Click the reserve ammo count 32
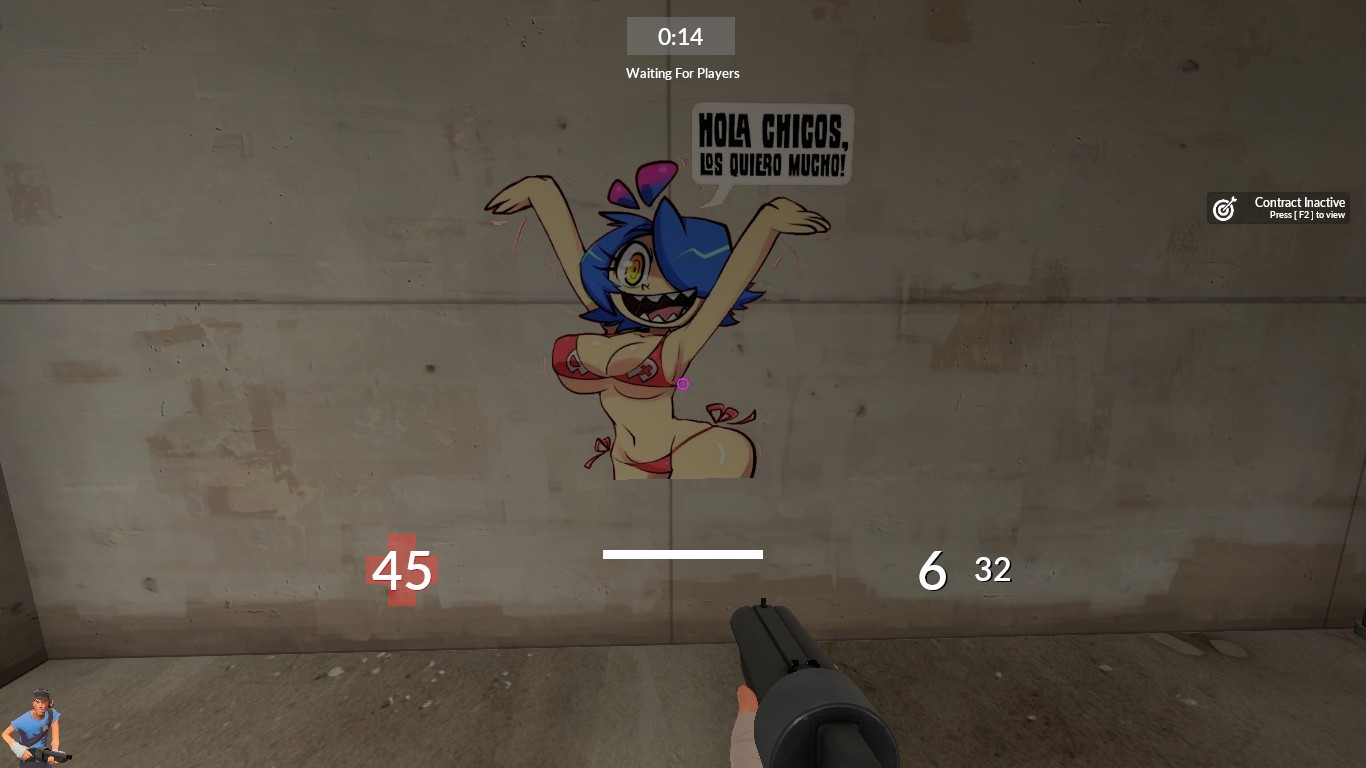This screenshot has width=1366, height=768. pos(992,570)
